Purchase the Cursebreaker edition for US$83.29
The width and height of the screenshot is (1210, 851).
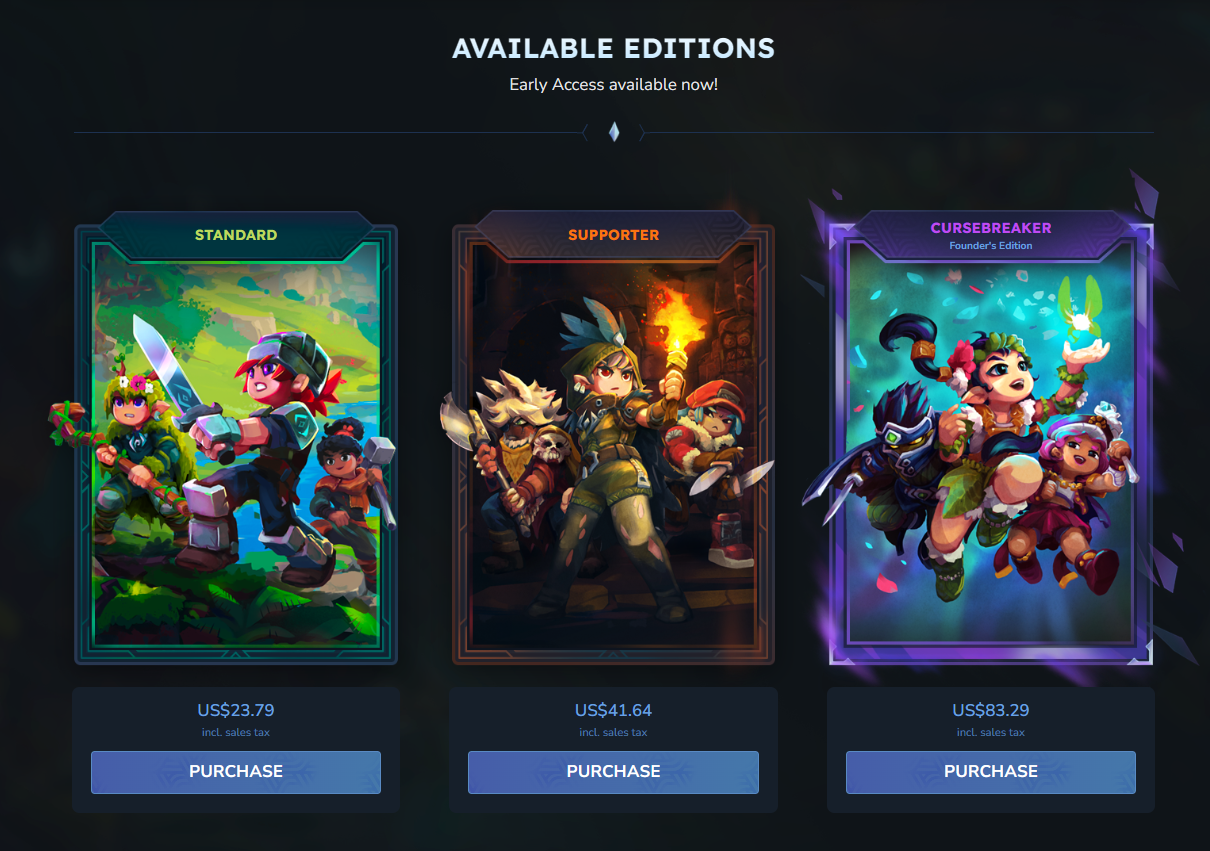[990, 772]
